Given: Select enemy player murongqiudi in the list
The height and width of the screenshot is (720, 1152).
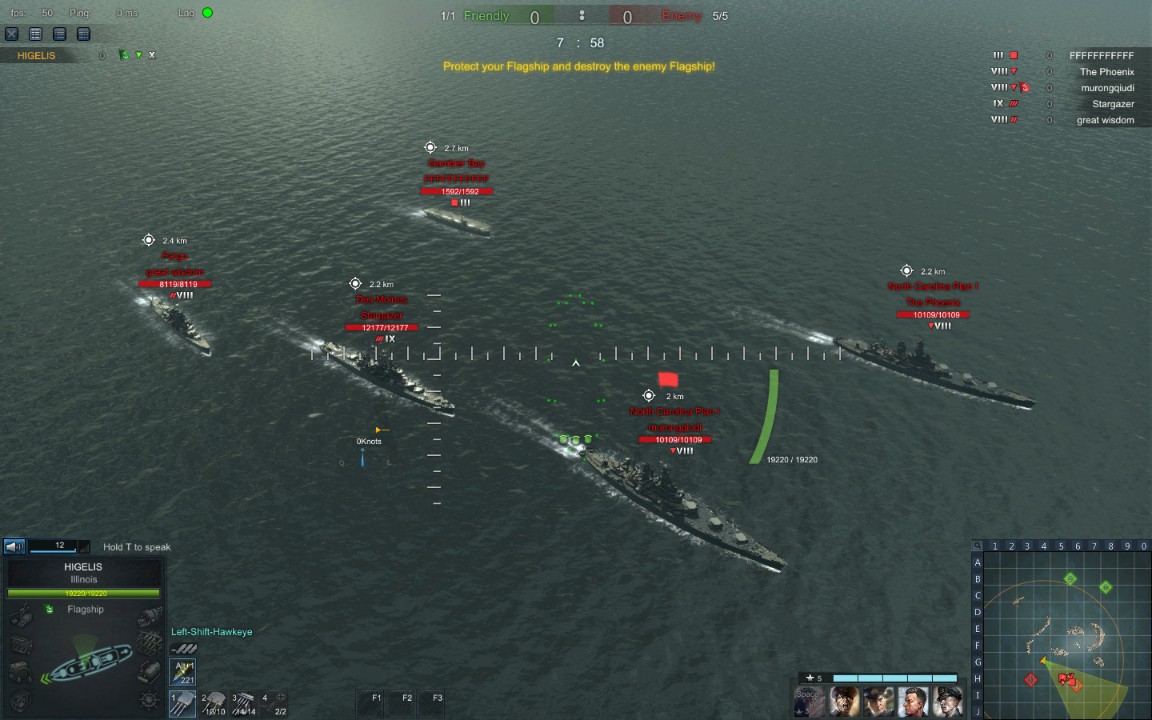Looking at the screenshot, I should tap(1107, 88).
